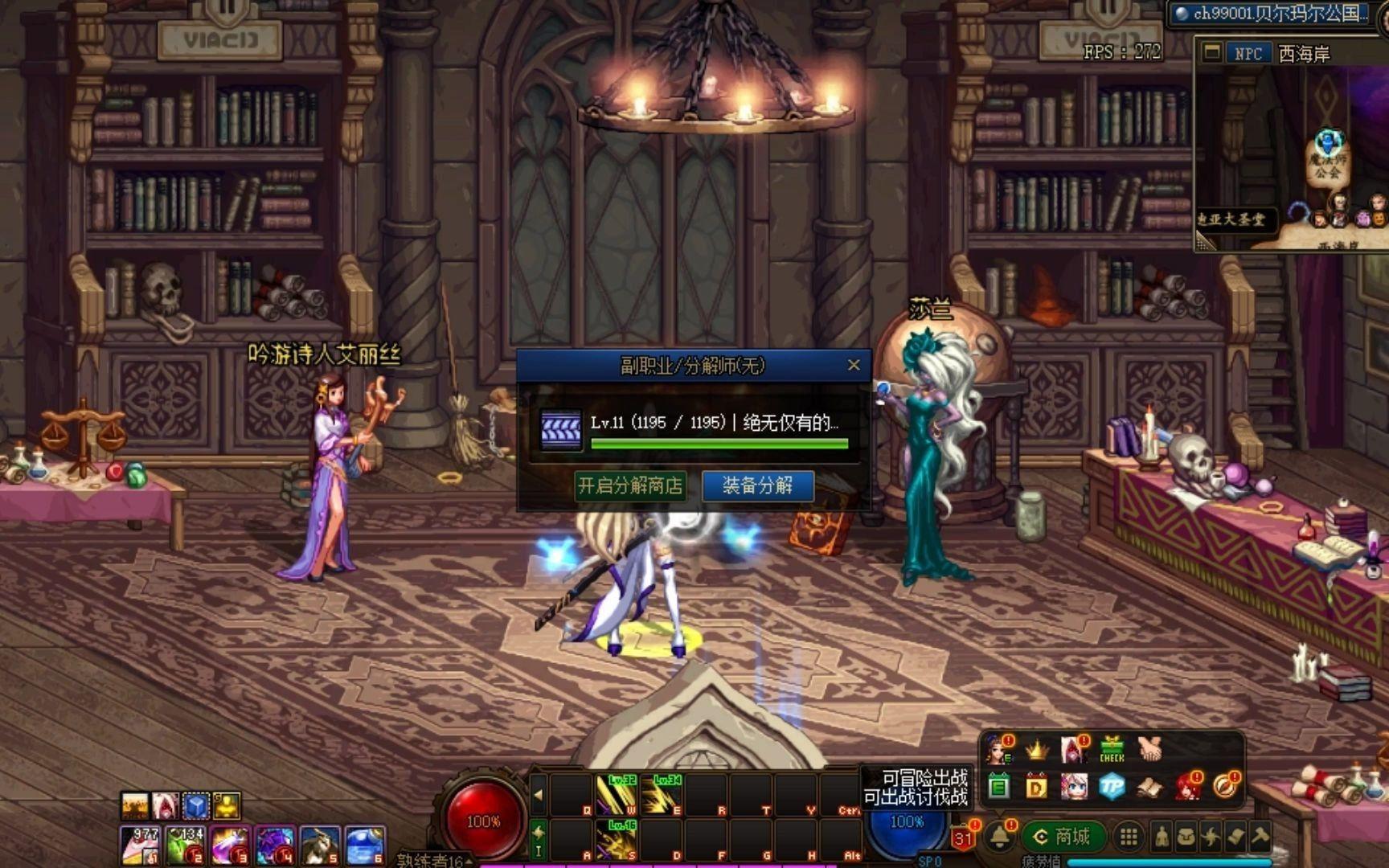The image size is (1389, 868).
Task: Choose the equipment disassembly (装备分解) button
Action: click(757, 485)
